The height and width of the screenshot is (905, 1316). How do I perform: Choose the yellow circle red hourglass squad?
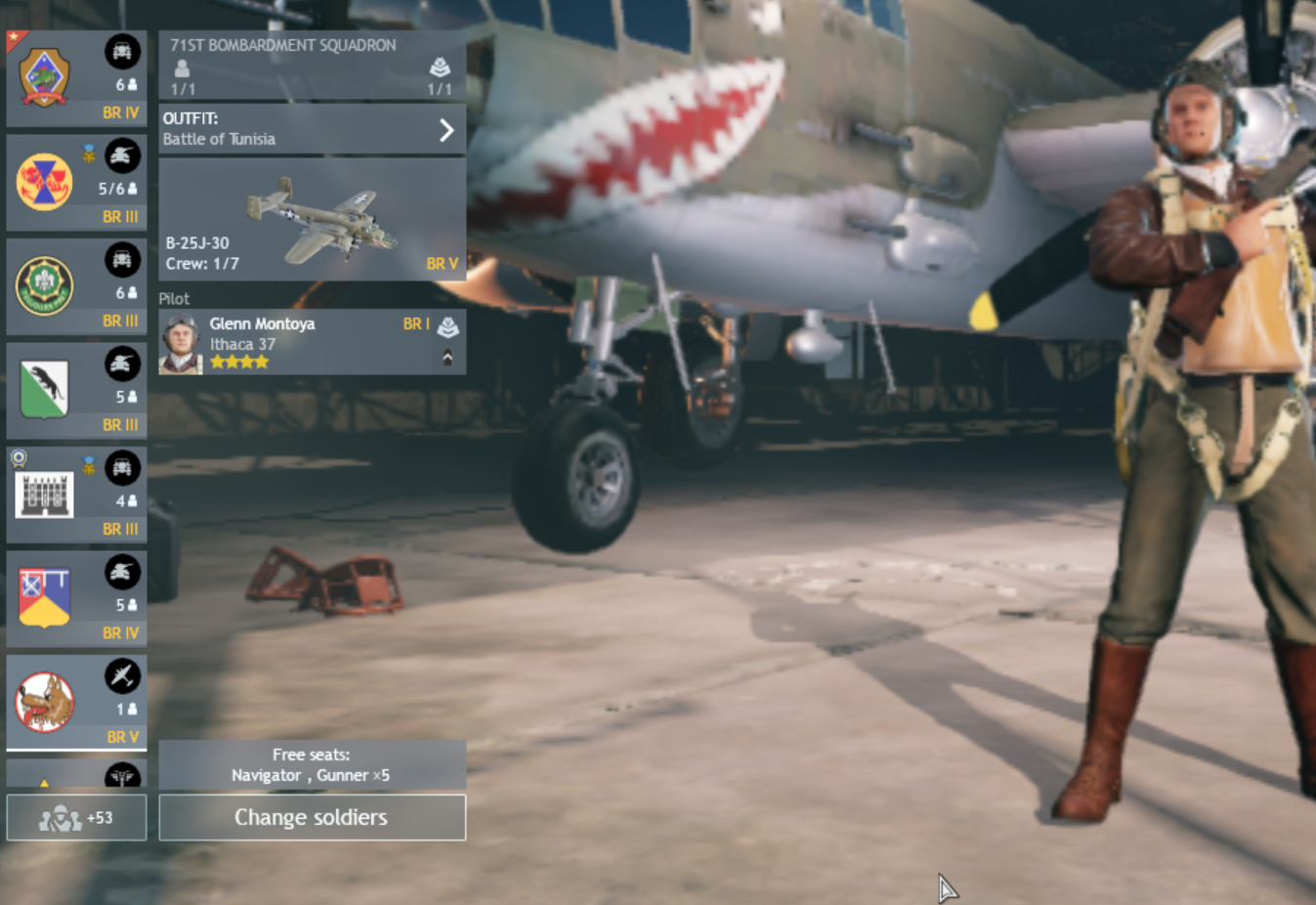76,183
